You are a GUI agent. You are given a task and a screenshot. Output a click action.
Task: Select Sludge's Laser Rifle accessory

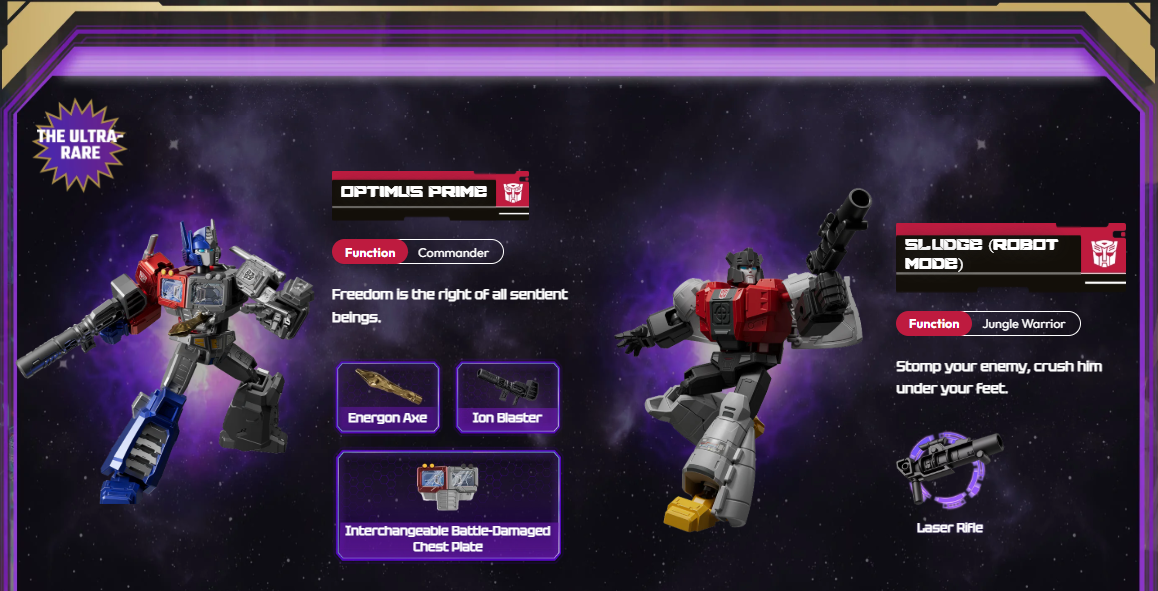pos(949,483)
